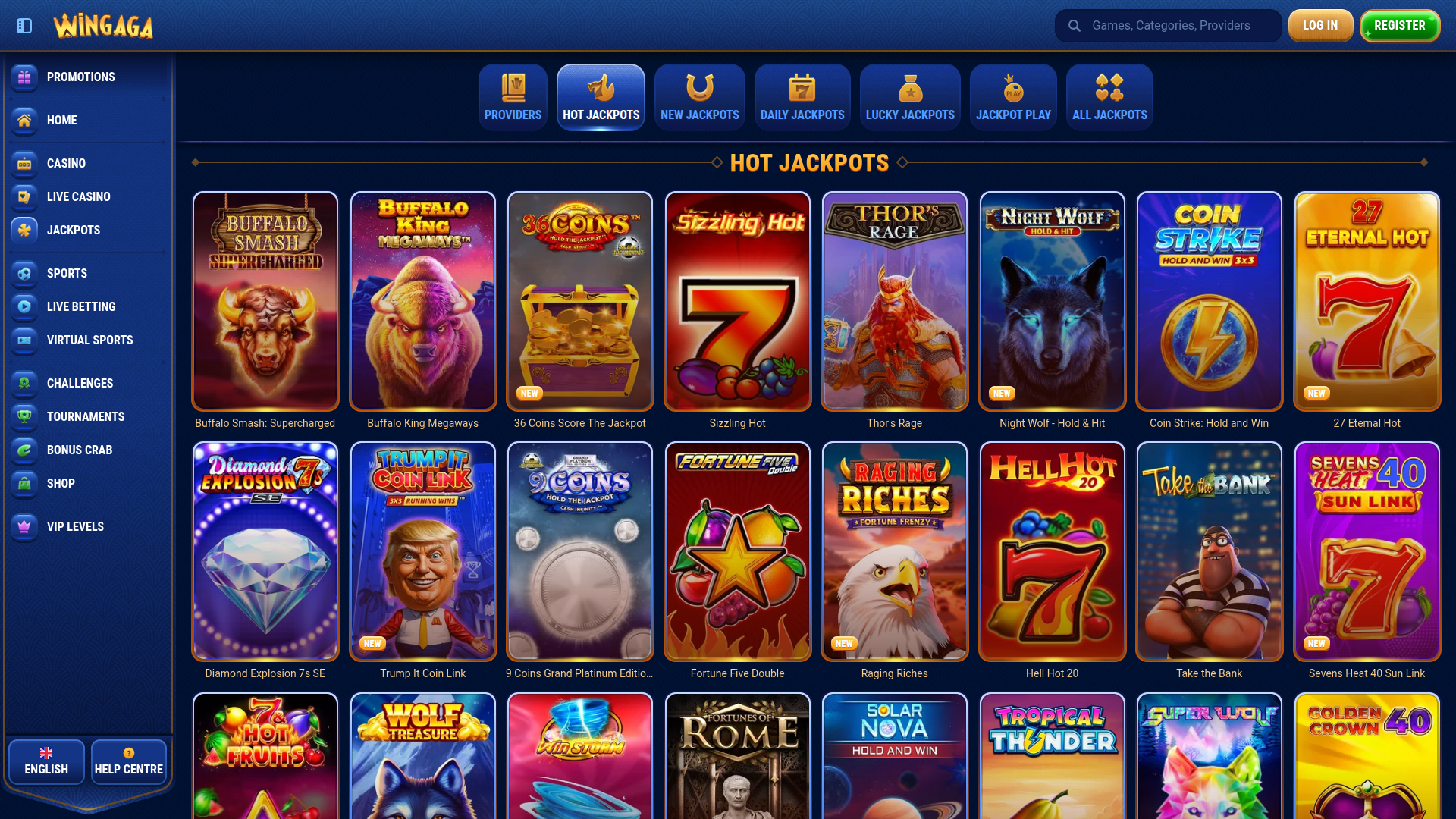
Task: Click the WinGaGa logo
Action: (104, 25)
